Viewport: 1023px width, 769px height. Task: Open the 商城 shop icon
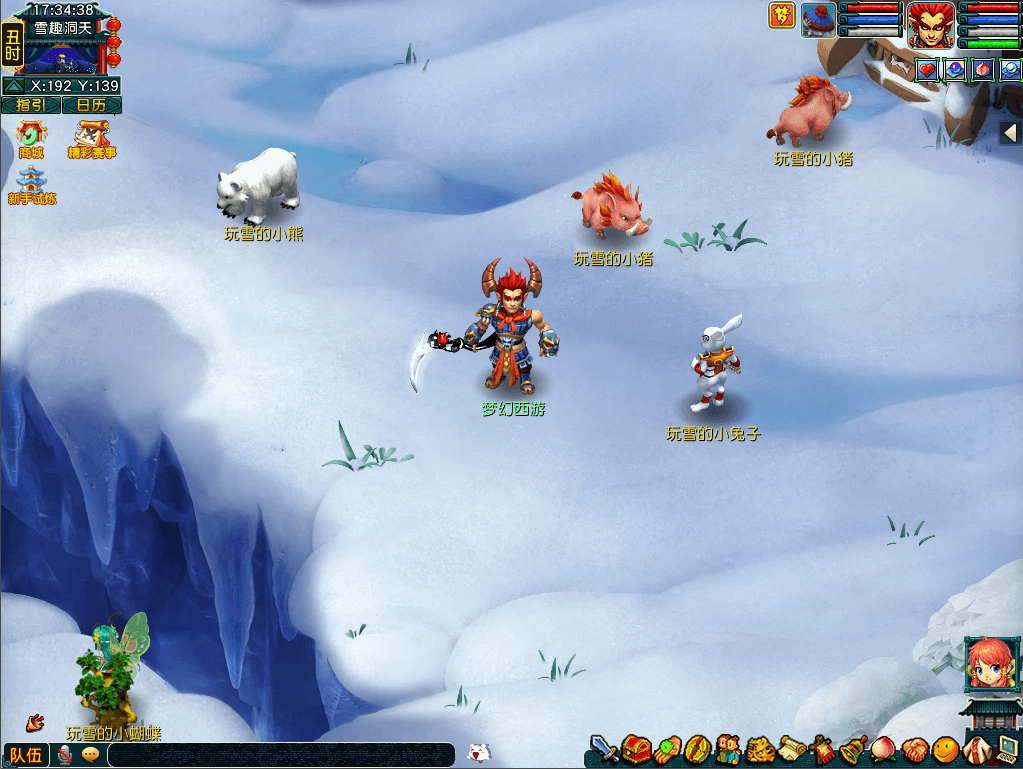pyautogui.click(x=31, y=139)
